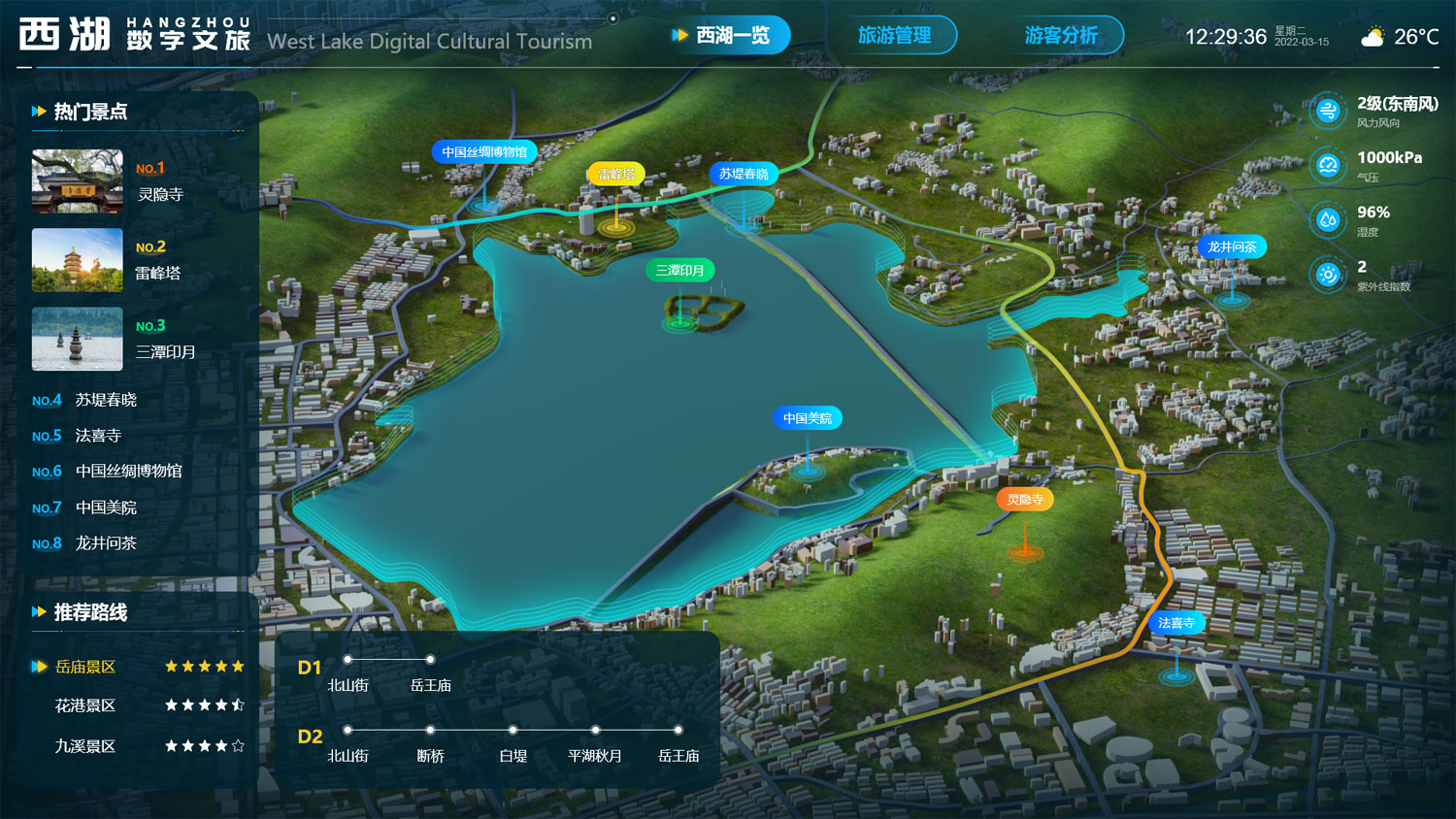The height and width of the screenshot is (819, 1456).
Task: Show the 九溪景区 route
Action: coord(85,746)
